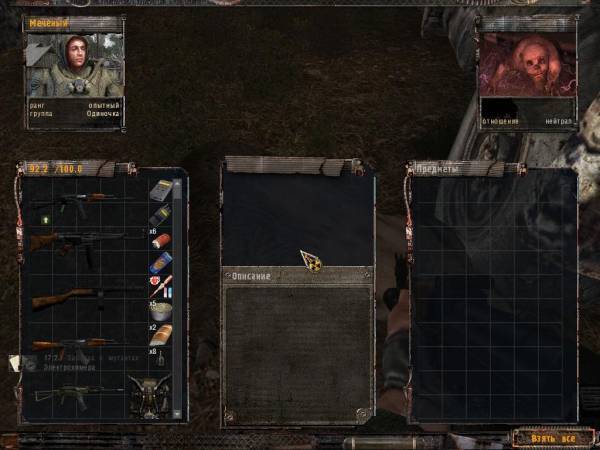The height and width of the screenshot is (450, 600).
Task: Select the grey ammo box at top
Action: [161, 190]
